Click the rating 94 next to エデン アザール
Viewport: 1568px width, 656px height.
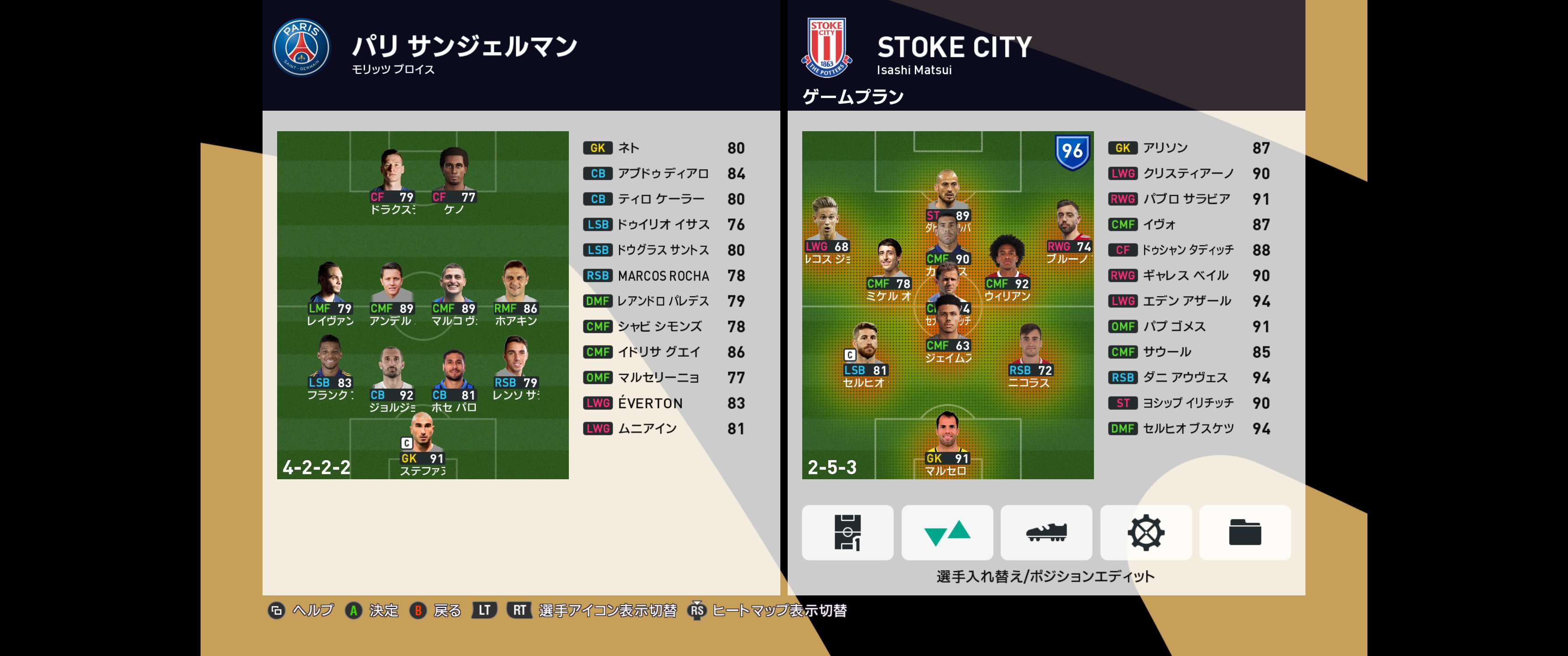coord(1262,301)
